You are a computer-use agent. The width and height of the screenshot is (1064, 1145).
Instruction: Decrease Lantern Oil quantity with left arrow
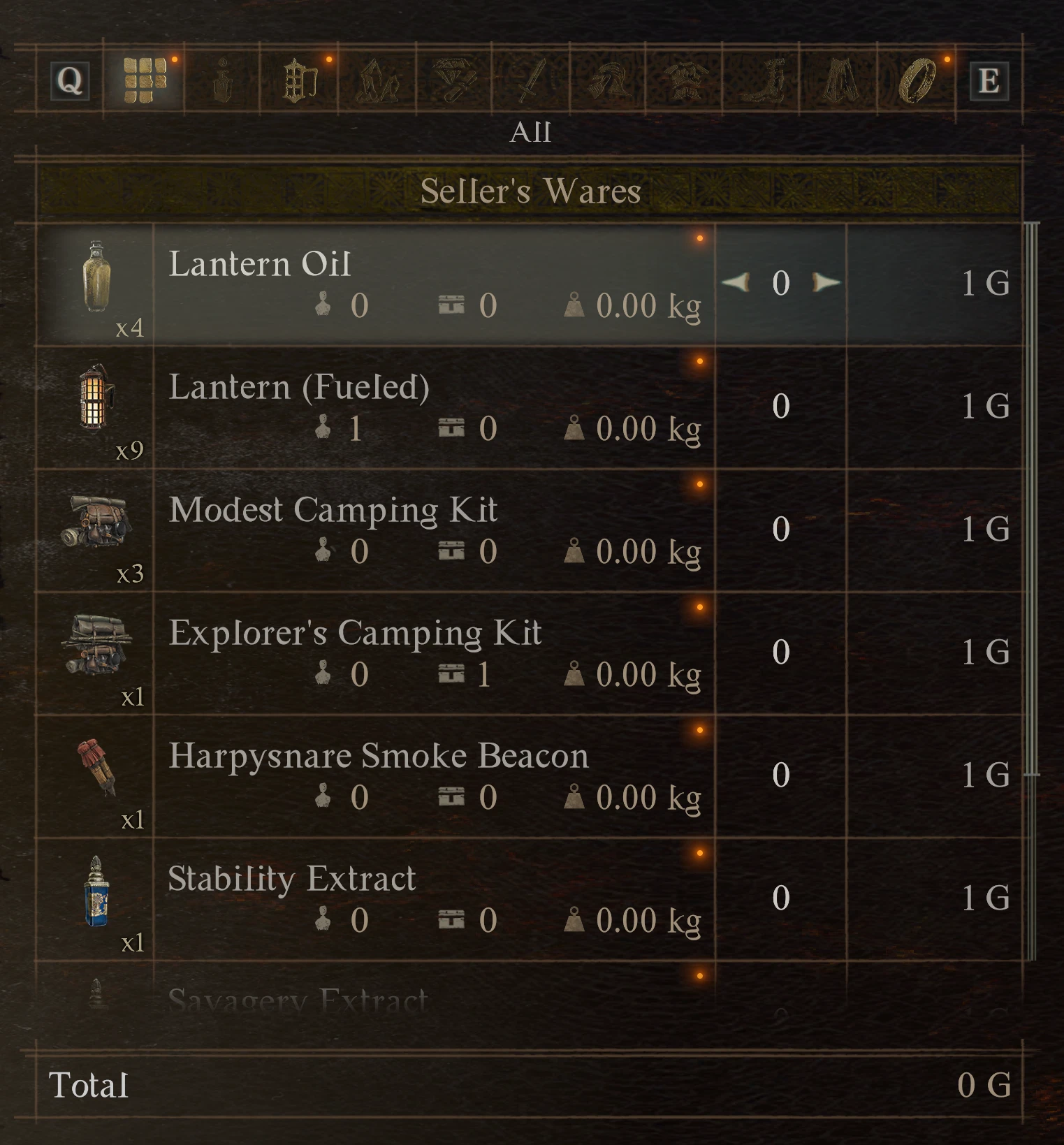735,284
